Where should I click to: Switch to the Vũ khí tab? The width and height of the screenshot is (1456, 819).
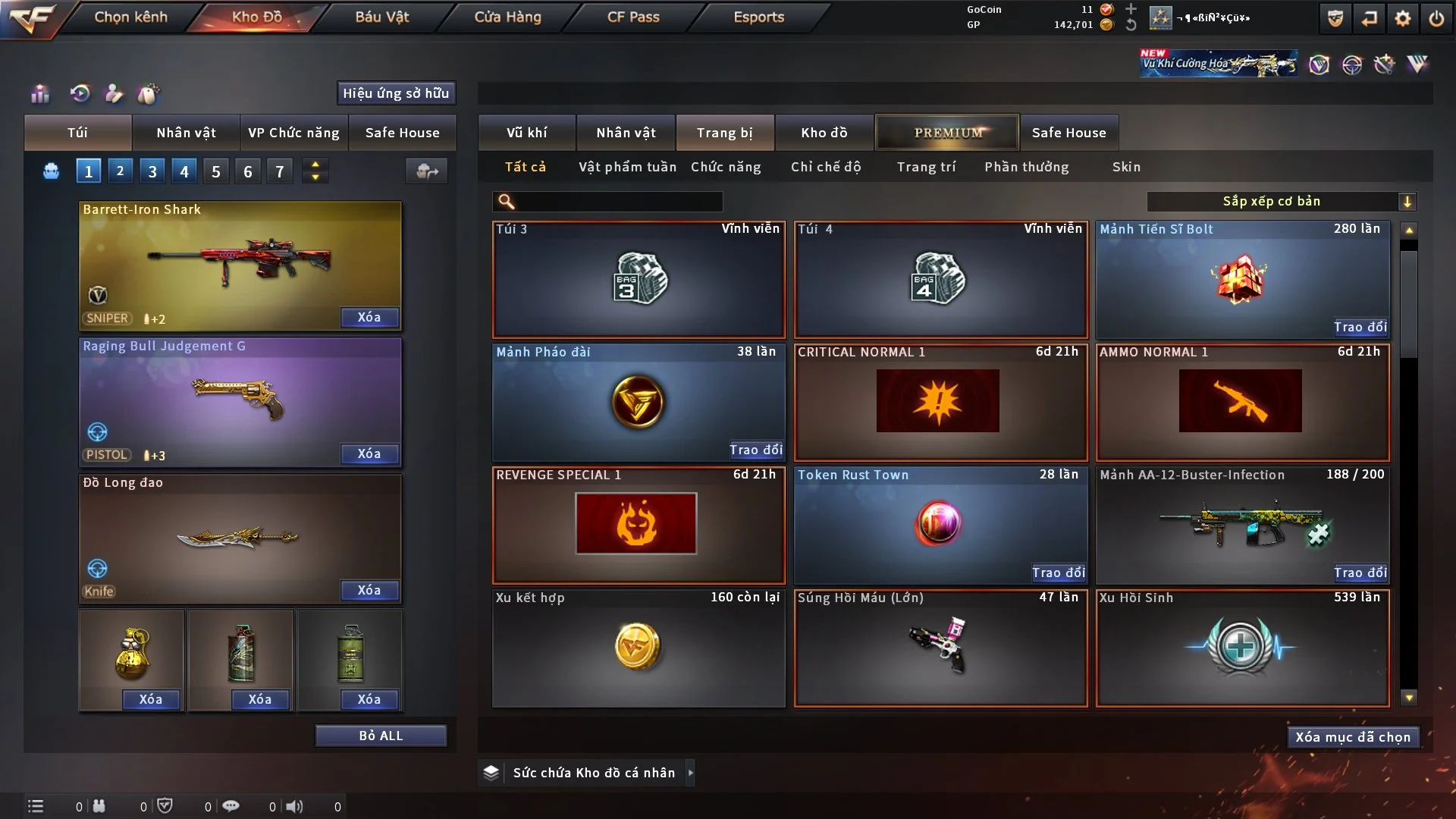(526, 133)
